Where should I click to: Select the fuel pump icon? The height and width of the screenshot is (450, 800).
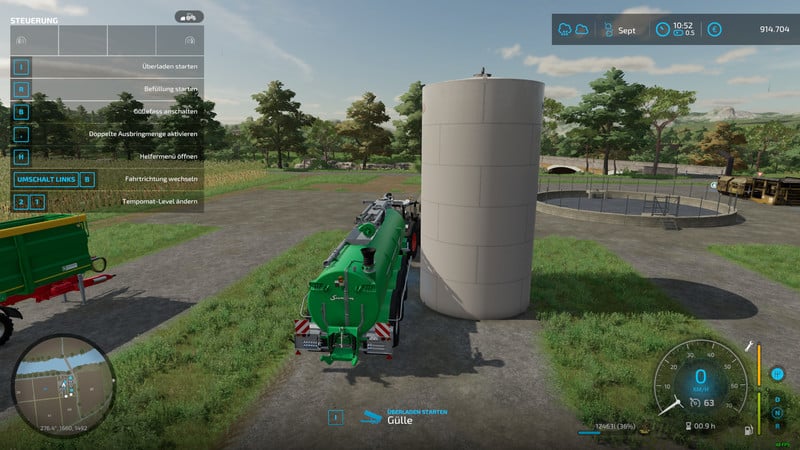tap(749, 430)
